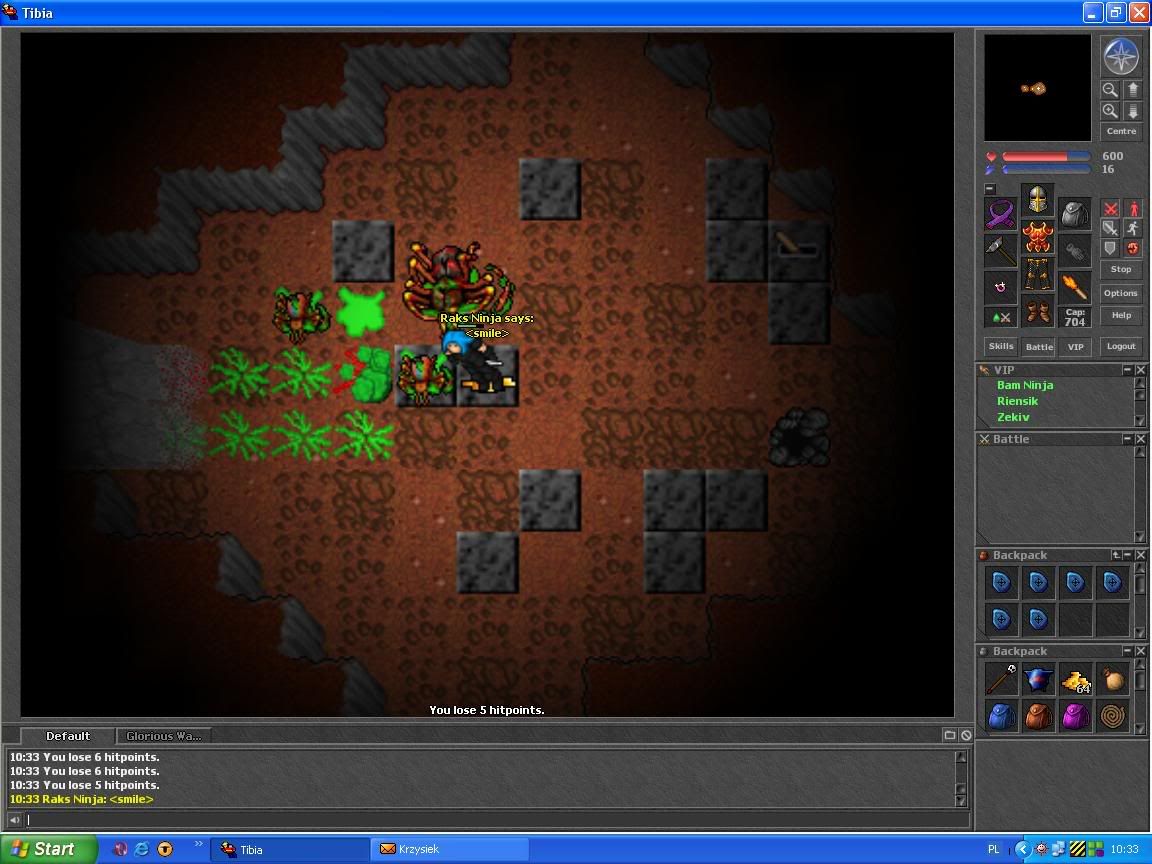
Task: Open the Skills window
Action: (x=1000, y=346)
